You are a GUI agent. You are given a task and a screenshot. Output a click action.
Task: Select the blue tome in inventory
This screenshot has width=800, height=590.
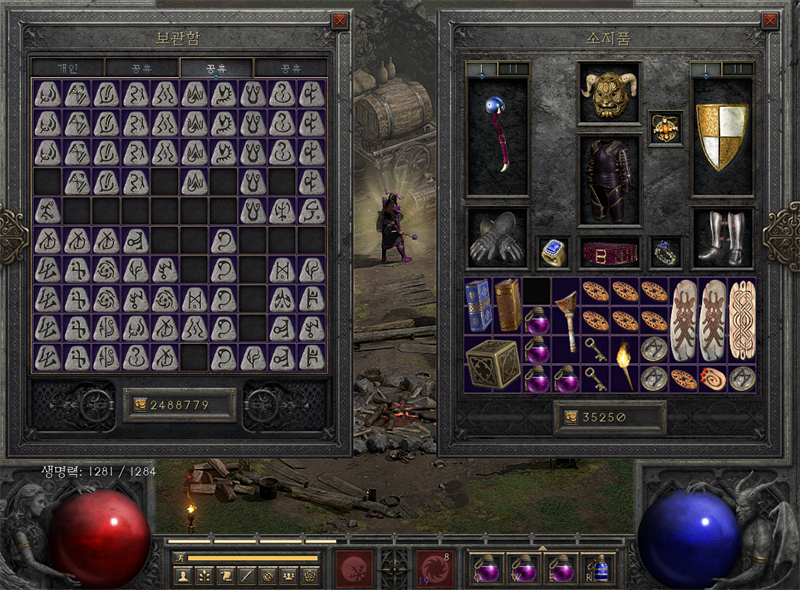point(479,305)
